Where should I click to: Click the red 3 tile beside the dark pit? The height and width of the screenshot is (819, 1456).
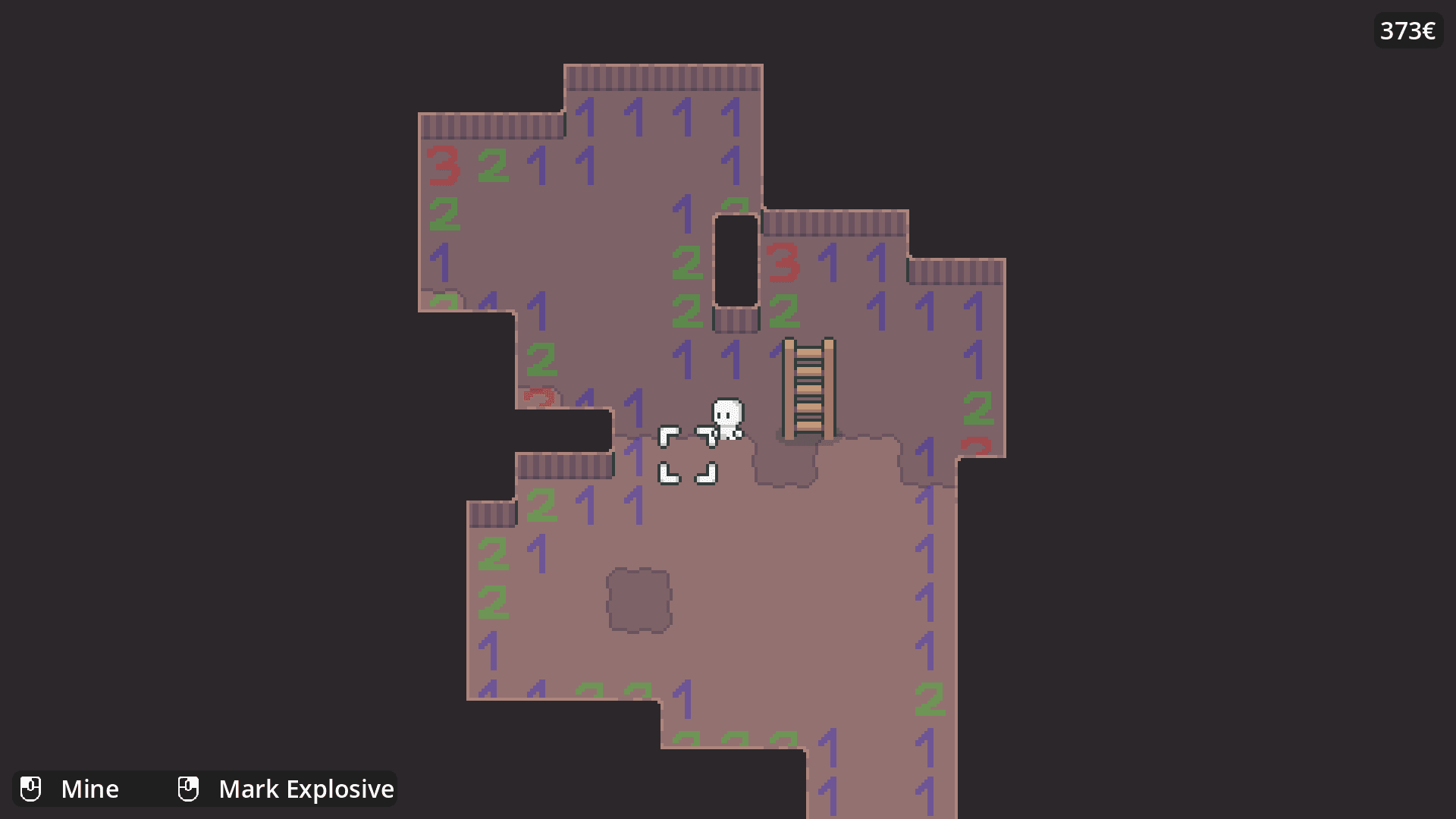pos(784,263)
